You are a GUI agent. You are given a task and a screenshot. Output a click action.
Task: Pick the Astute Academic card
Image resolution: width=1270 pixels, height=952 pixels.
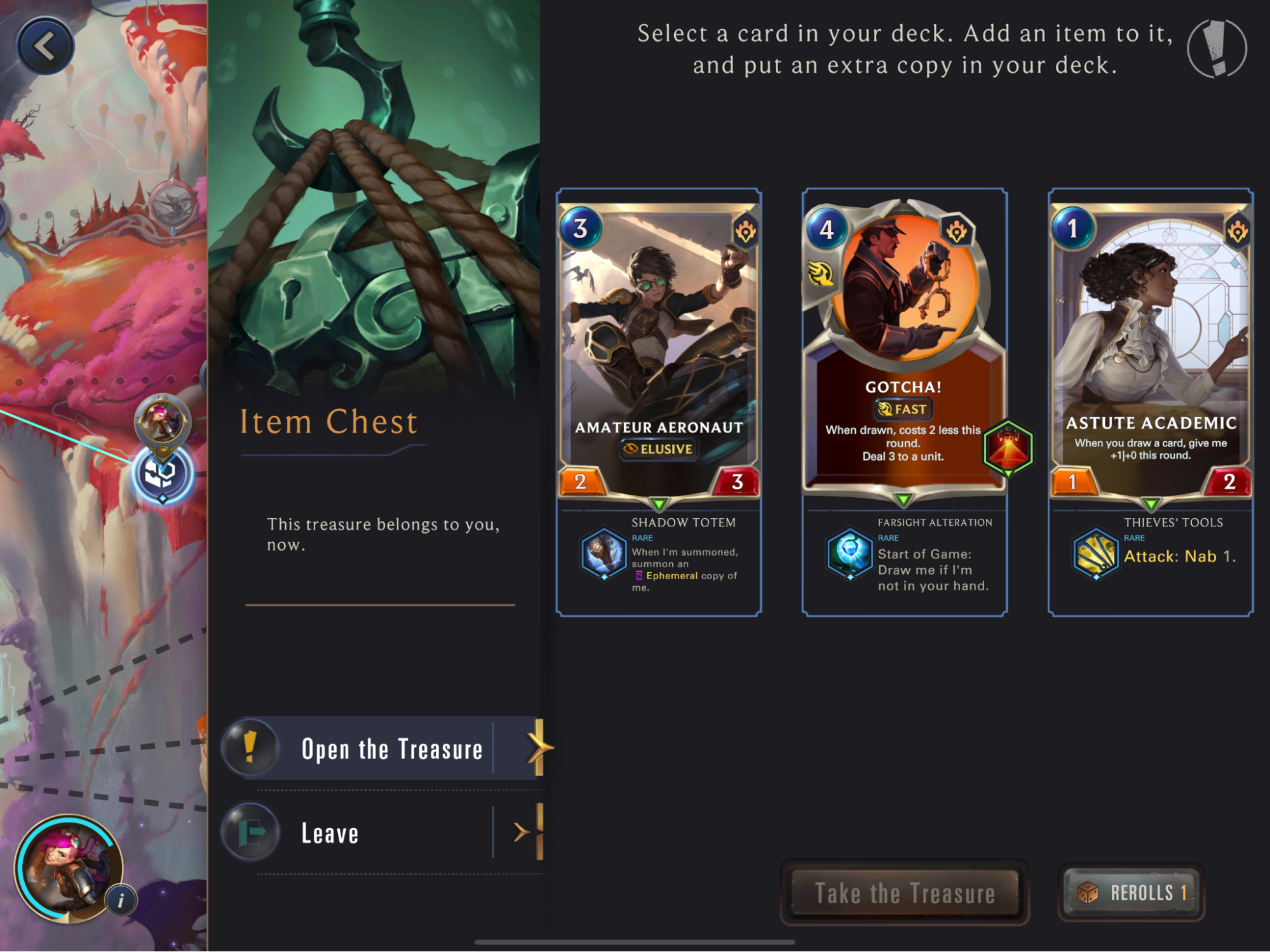1151,351
